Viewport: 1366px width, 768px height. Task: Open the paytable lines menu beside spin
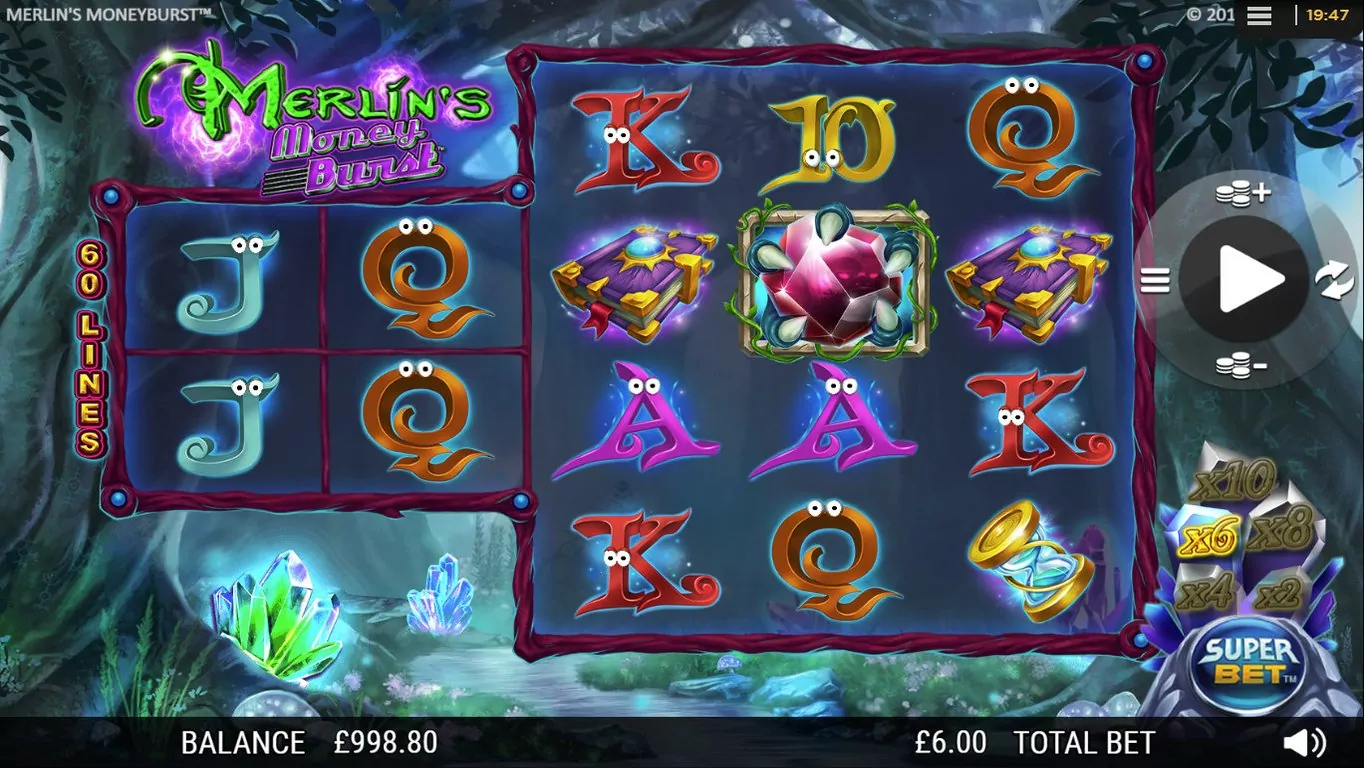click(x=1155, y=281)
